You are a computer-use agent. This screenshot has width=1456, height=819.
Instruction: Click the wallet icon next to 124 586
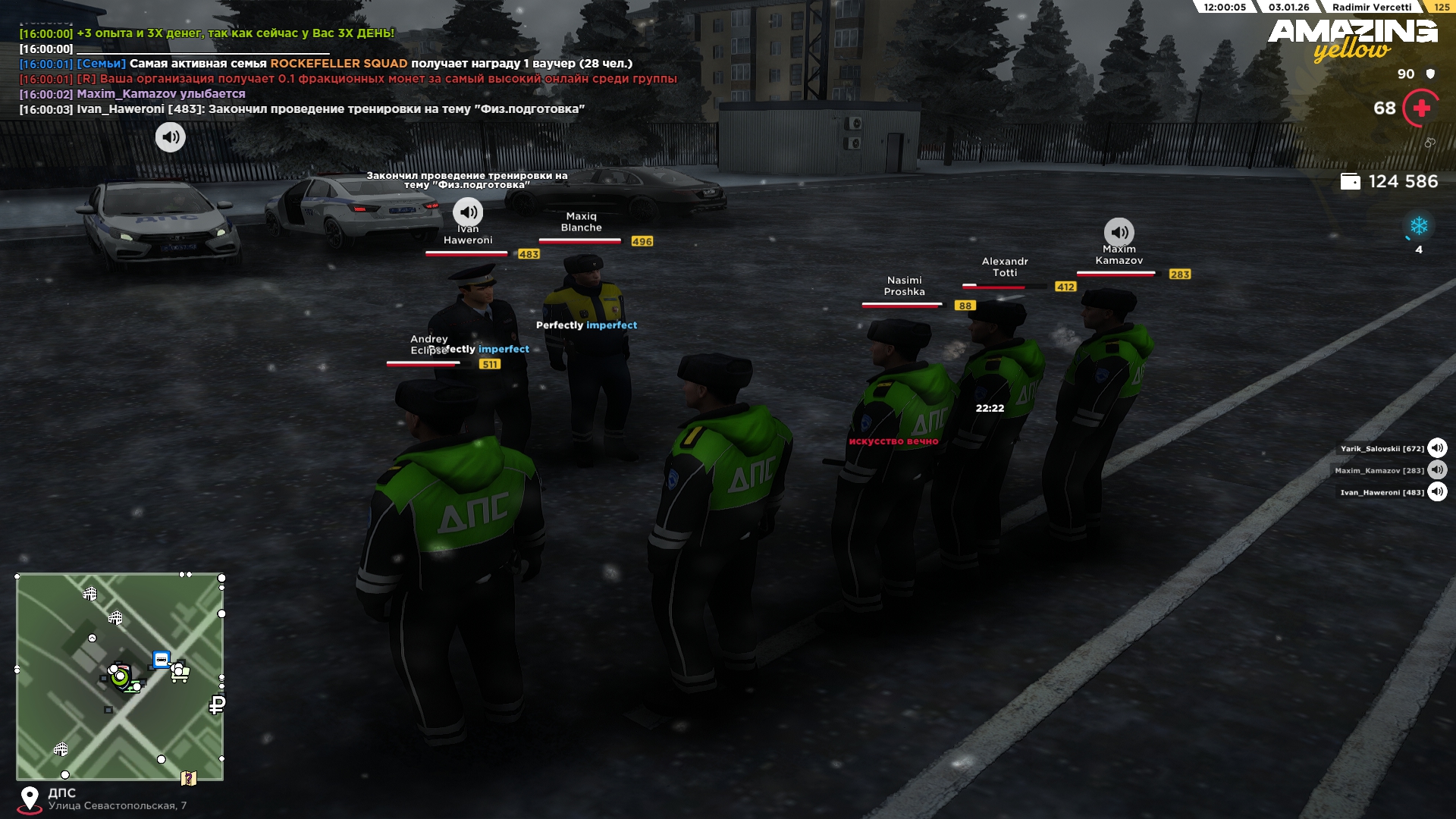coord(1351,182)
